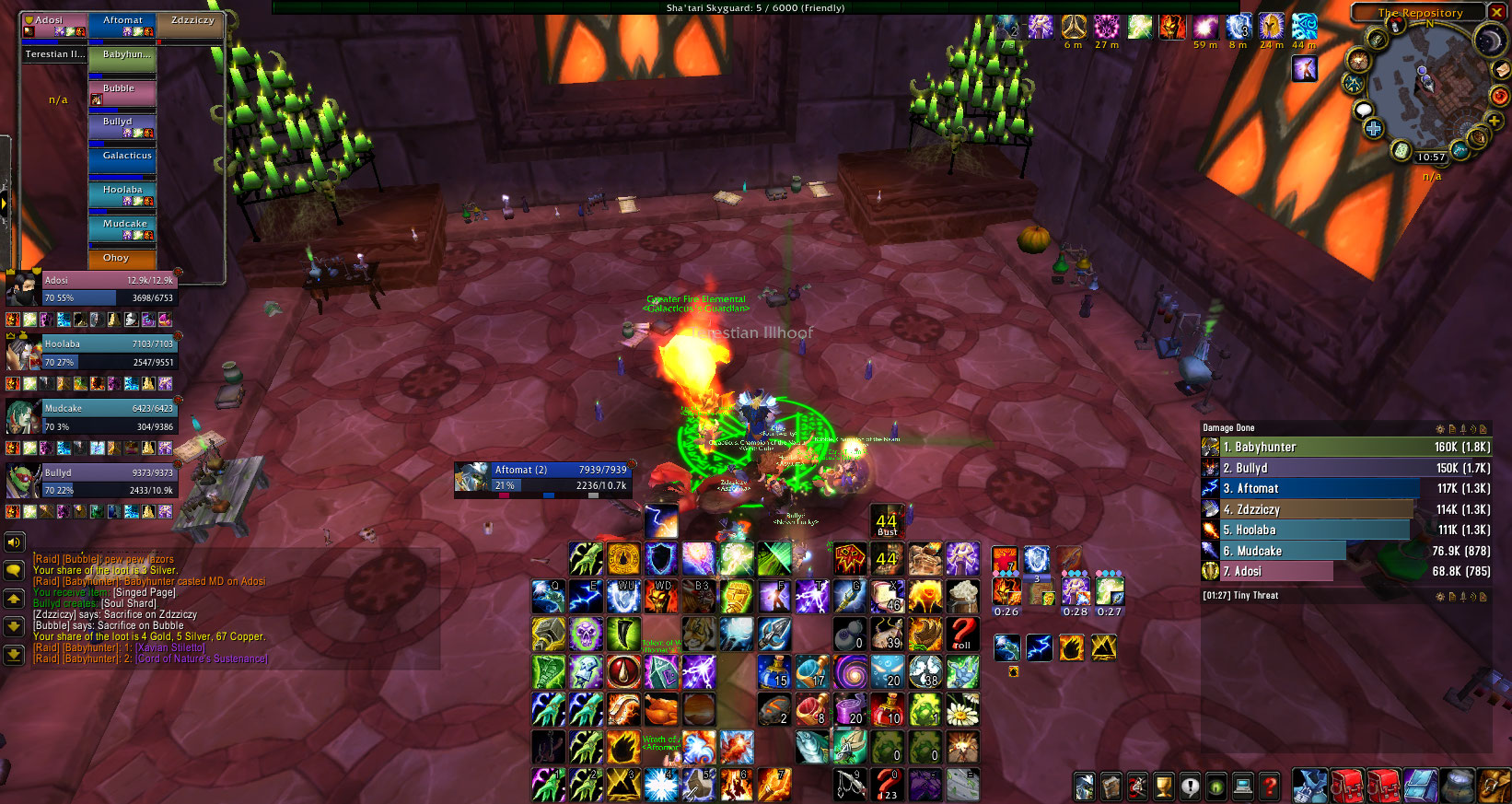Open the brown leather backpack
1512x804 pixels.
[1495, 786]
